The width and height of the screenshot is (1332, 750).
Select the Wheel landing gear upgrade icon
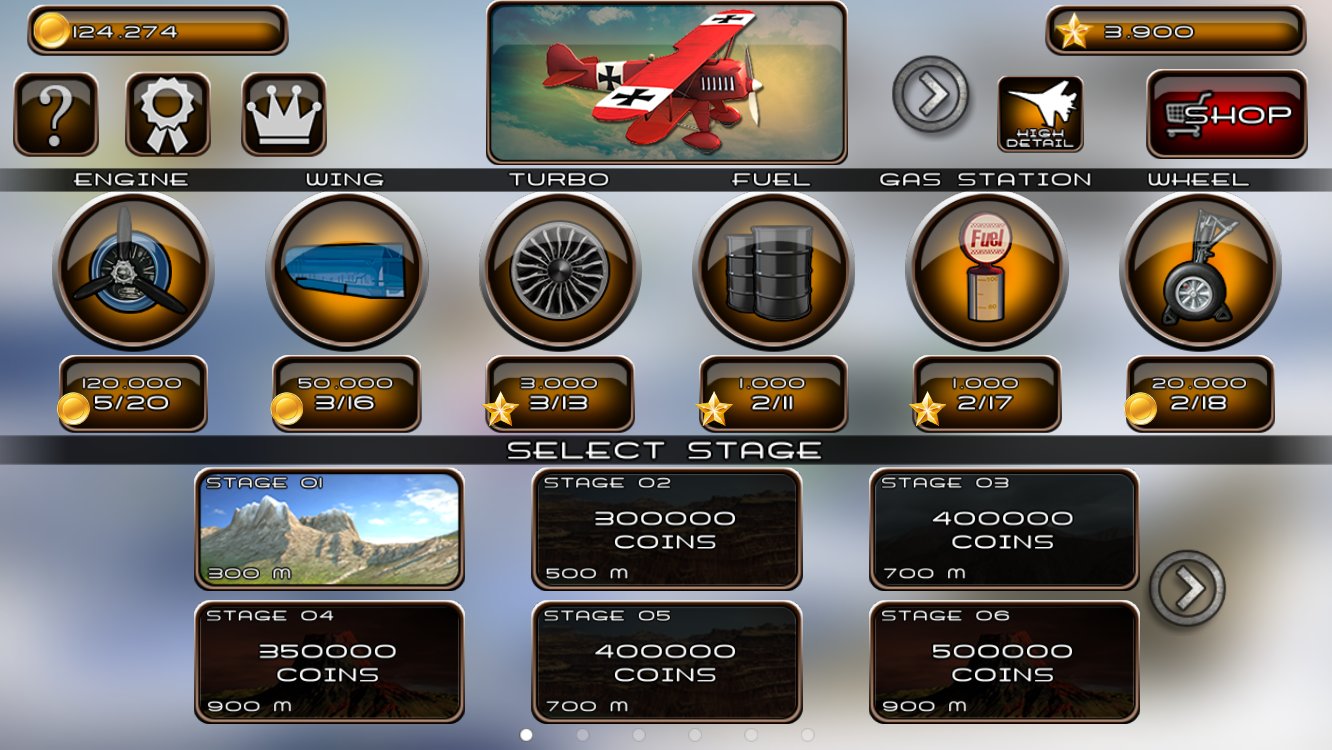(1201, 270)
